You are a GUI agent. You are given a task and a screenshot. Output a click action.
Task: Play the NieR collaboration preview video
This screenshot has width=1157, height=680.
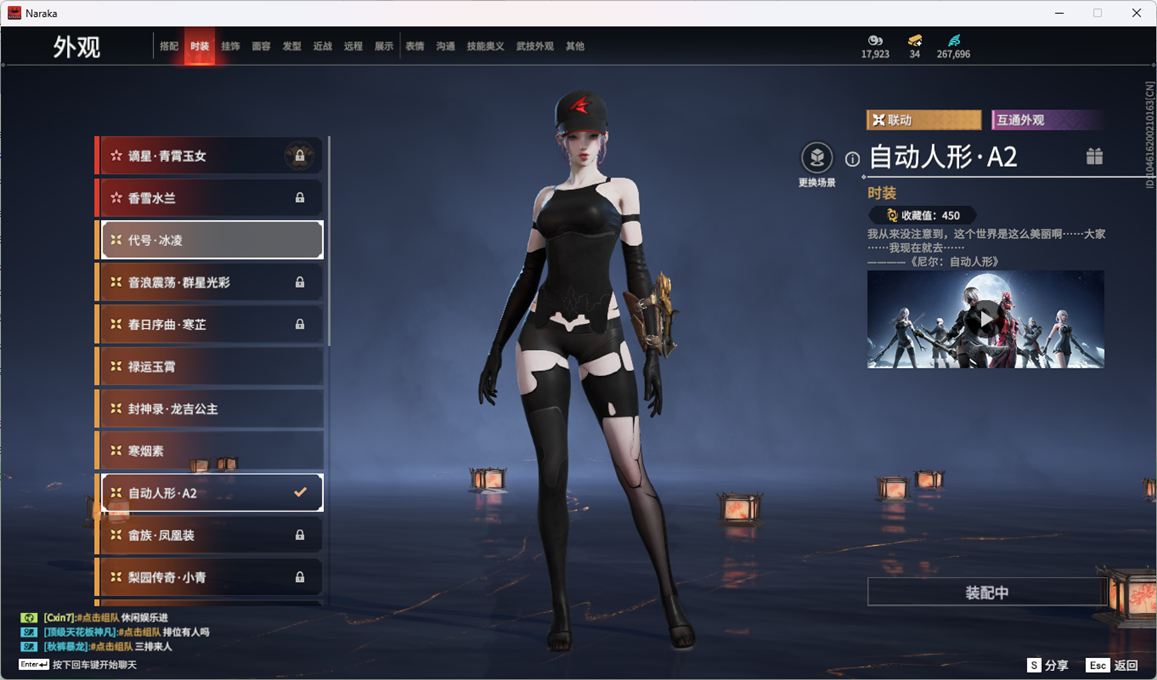[985, 319]
